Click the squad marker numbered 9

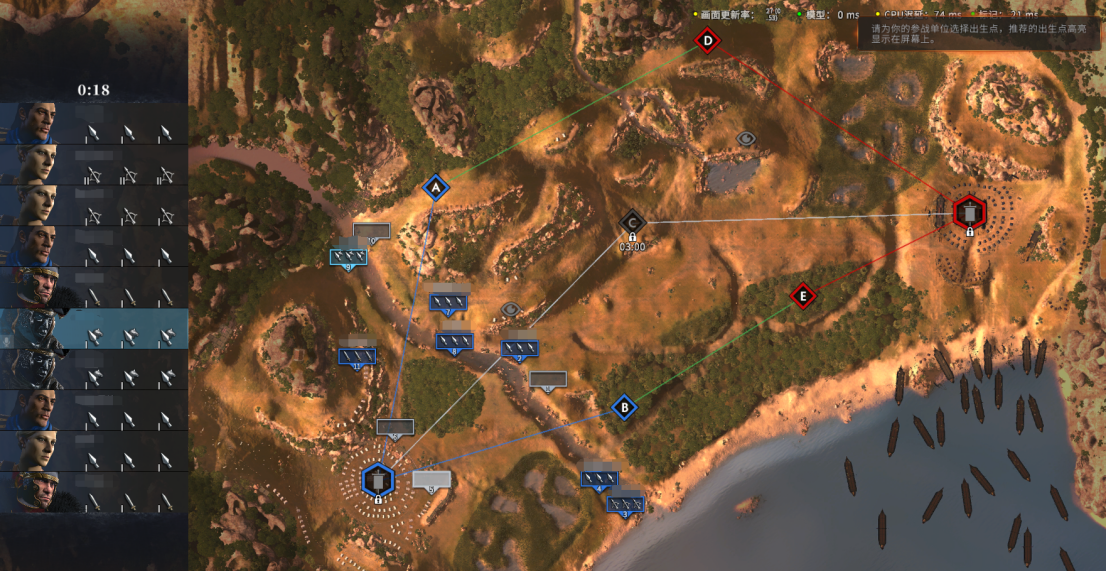tap(349, 257)
